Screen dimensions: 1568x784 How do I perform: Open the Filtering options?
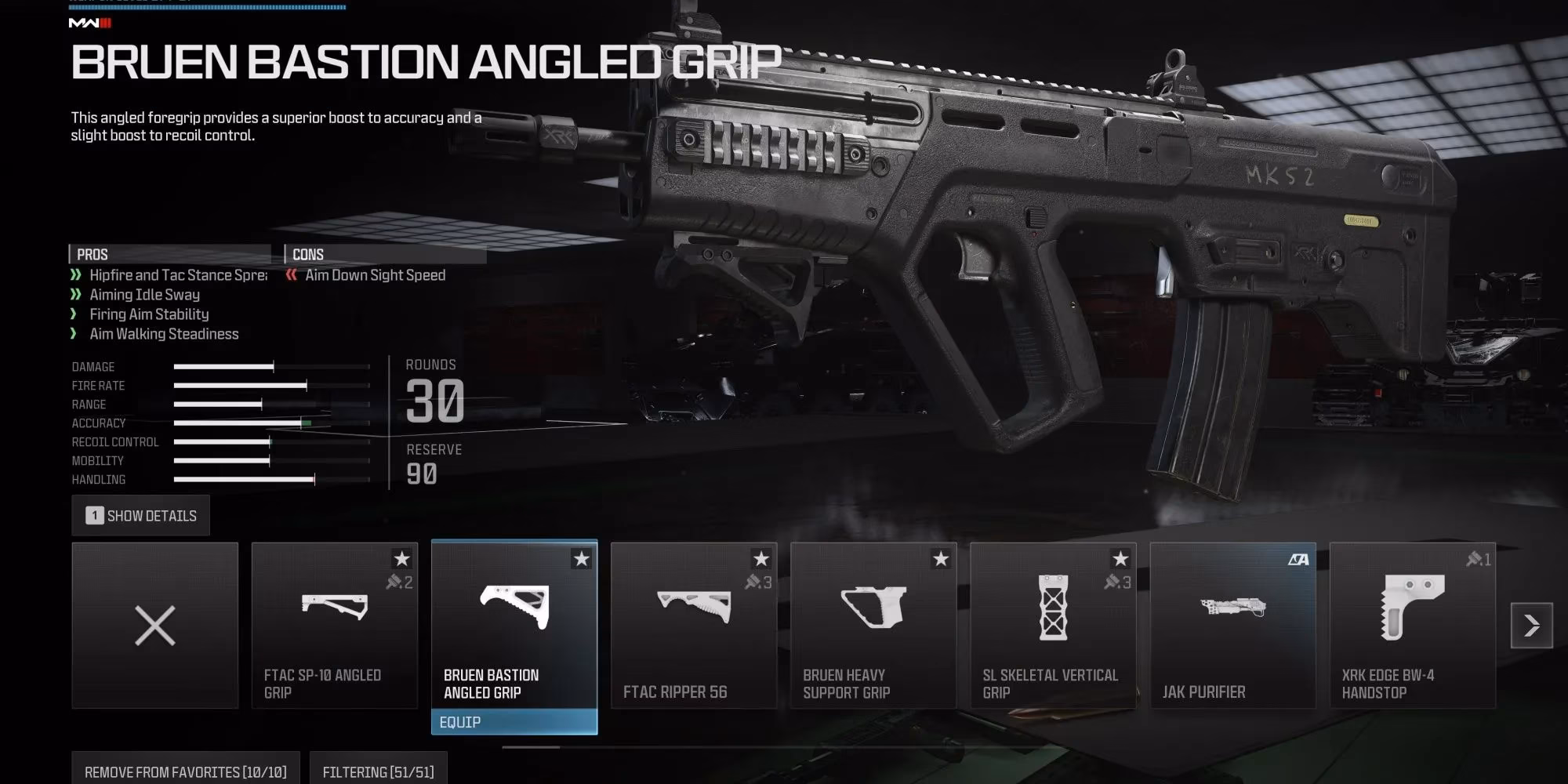tap(378, 769)
